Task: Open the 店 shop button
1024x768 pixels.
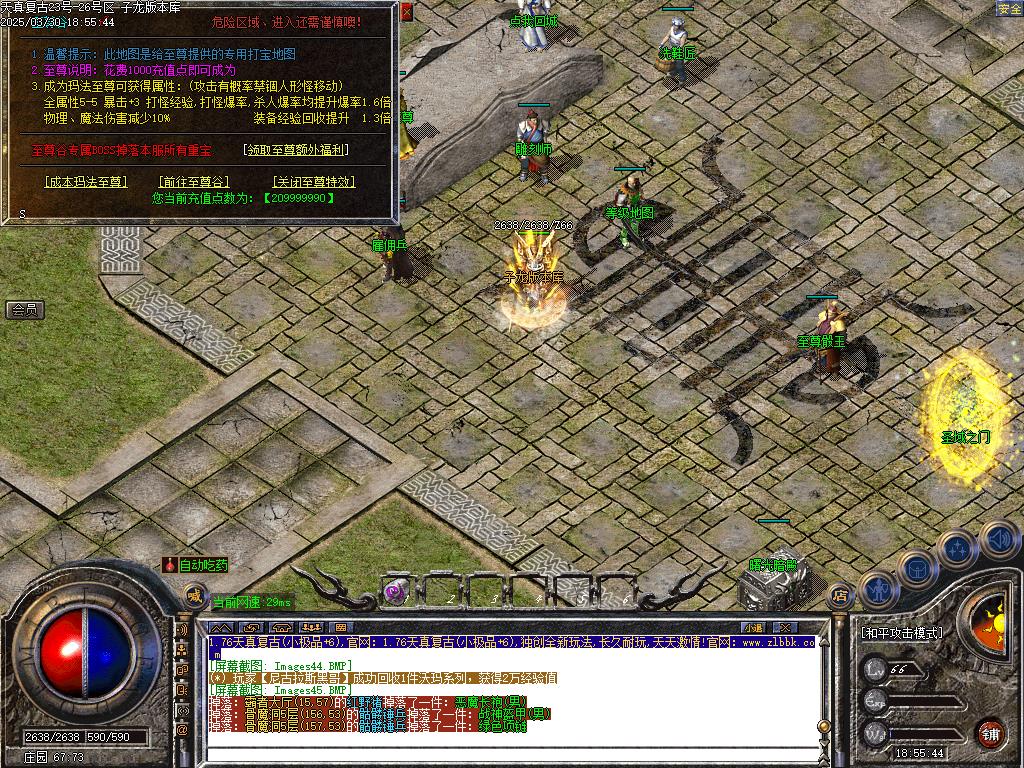Action: (840, 594)
